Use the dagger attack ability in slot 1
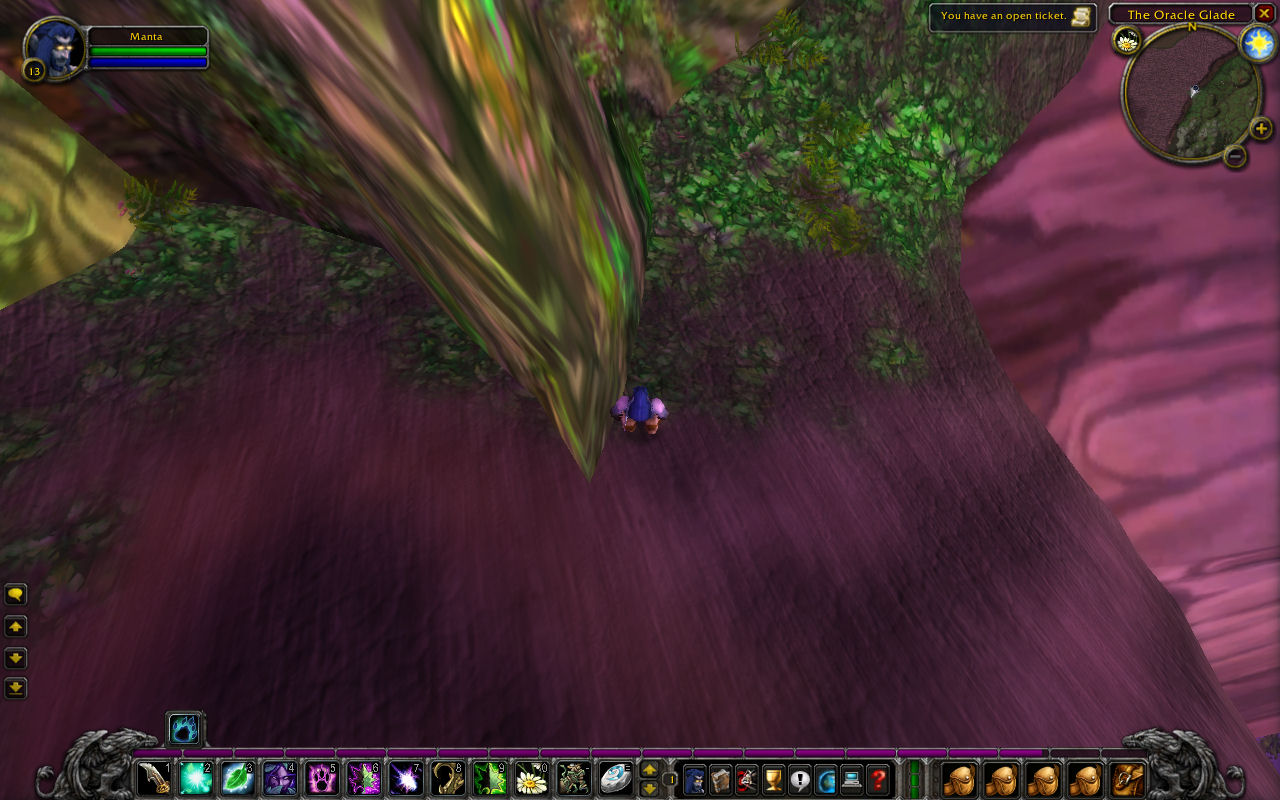 point(153,778)
